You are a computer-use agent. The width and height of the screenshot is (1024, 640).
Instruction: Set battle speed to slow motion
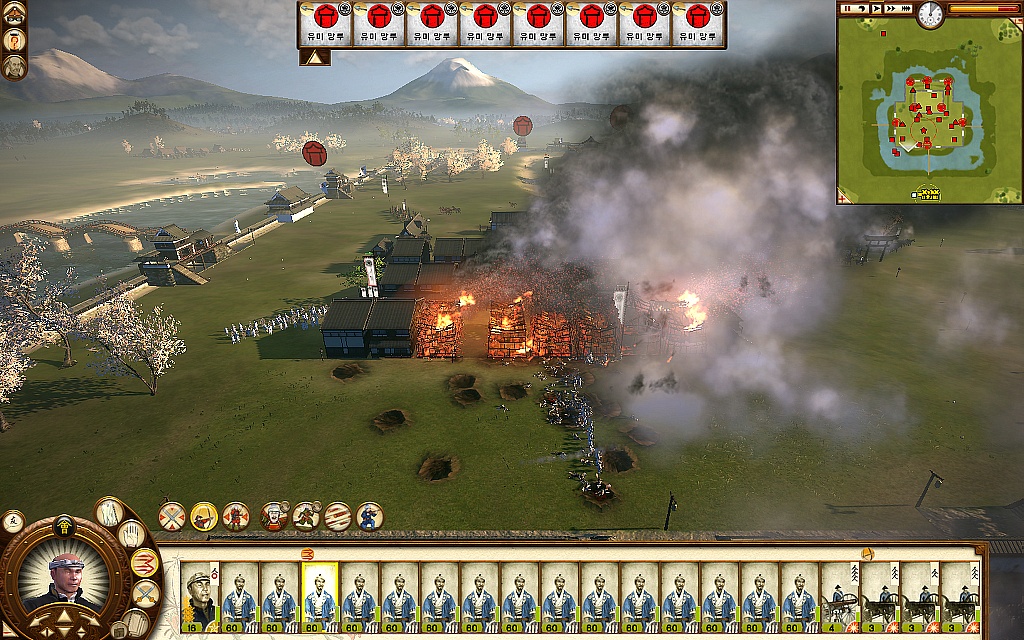tap(861, 8)
